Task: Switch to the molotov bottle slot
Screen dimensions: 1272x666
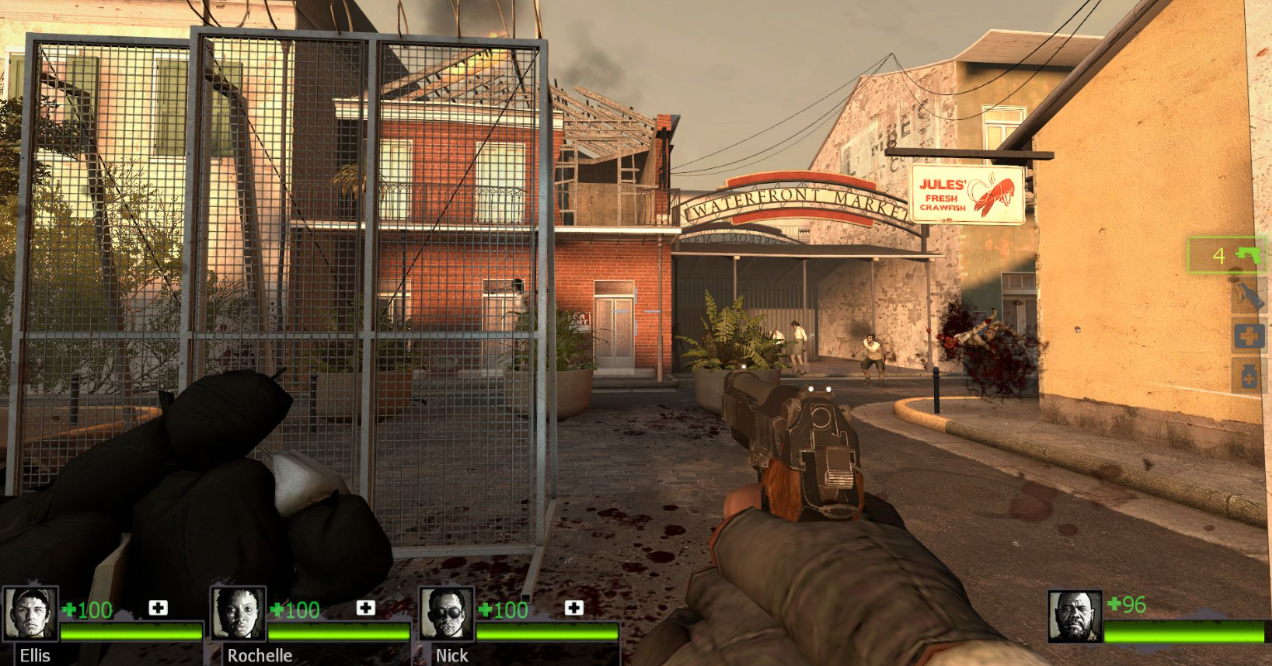Action: pyautogui.click(x=1249, y=296)
